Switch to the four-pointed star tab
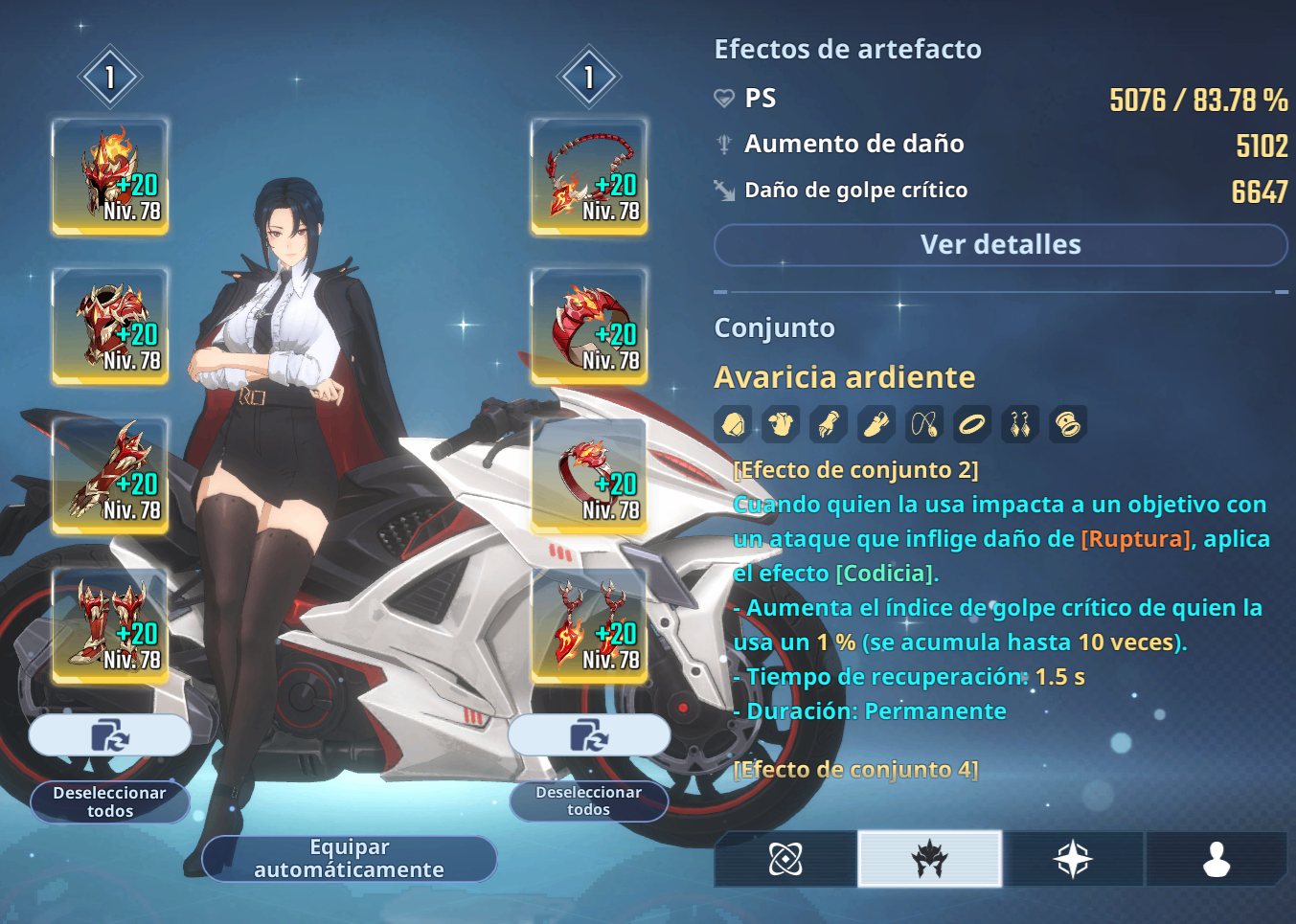This screenshot has width=1296, height=924. click(1073, 859)
